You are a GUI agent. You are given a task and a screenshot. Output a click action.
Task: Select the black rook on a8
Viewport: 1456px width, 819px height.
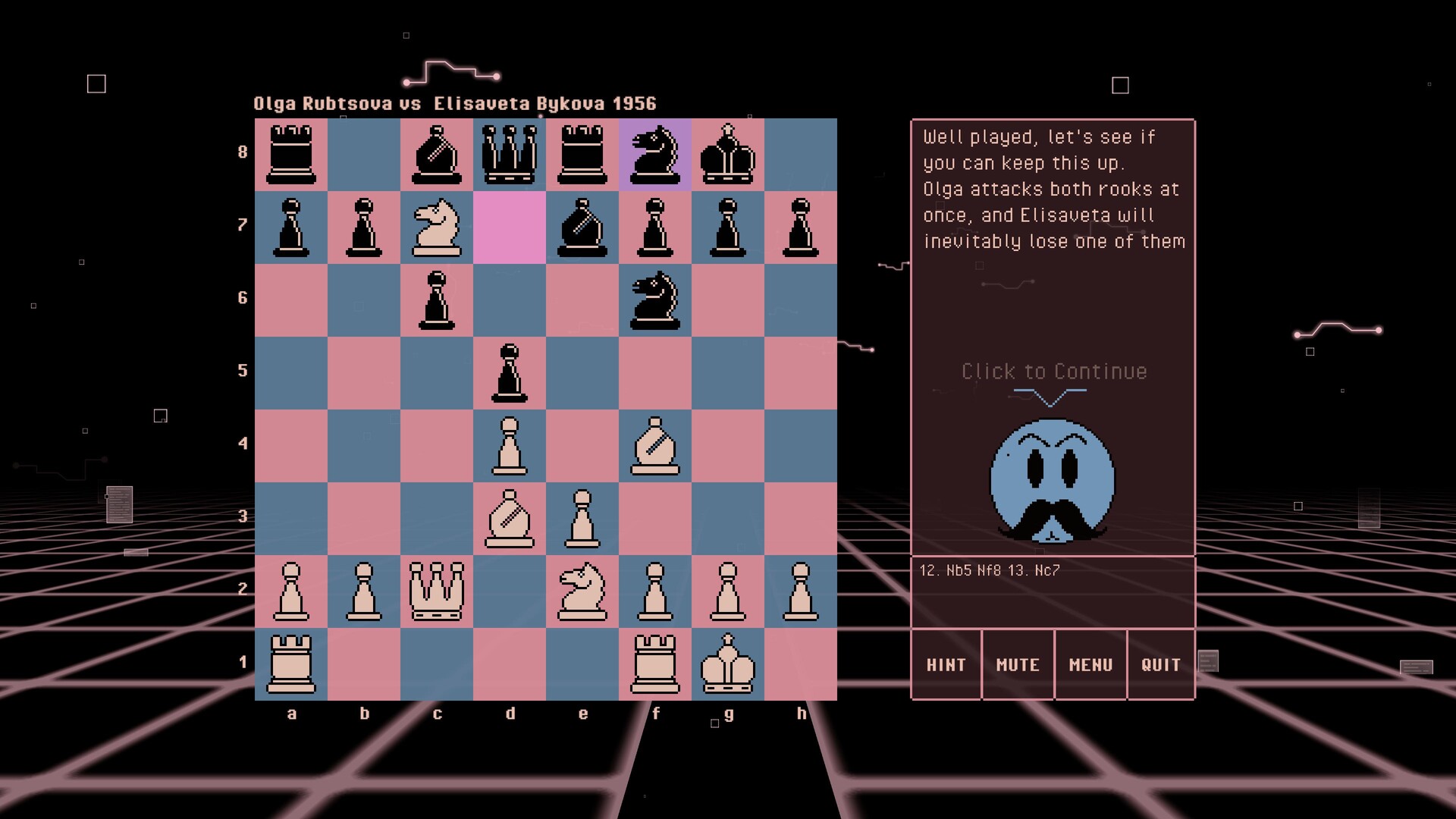coord(292,152)
